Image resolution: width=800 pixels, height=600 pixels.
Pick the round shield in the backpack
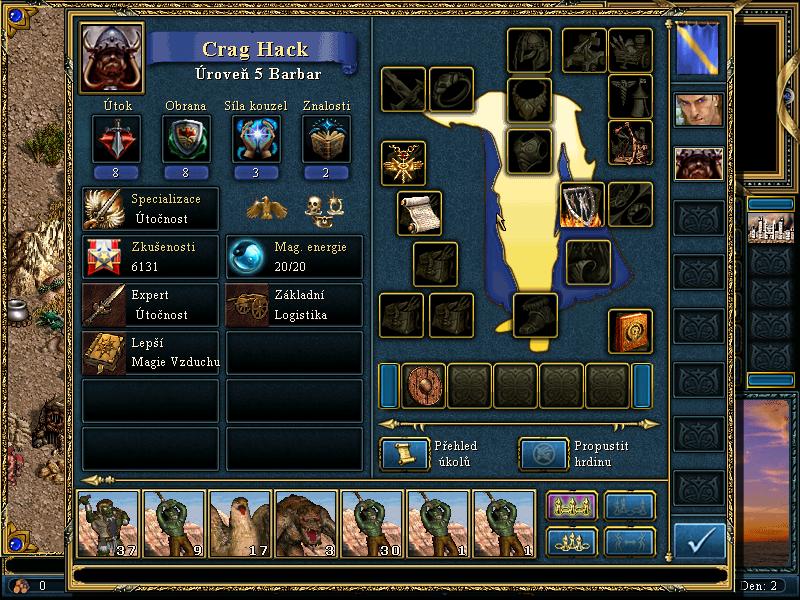[x=424, y=385]
